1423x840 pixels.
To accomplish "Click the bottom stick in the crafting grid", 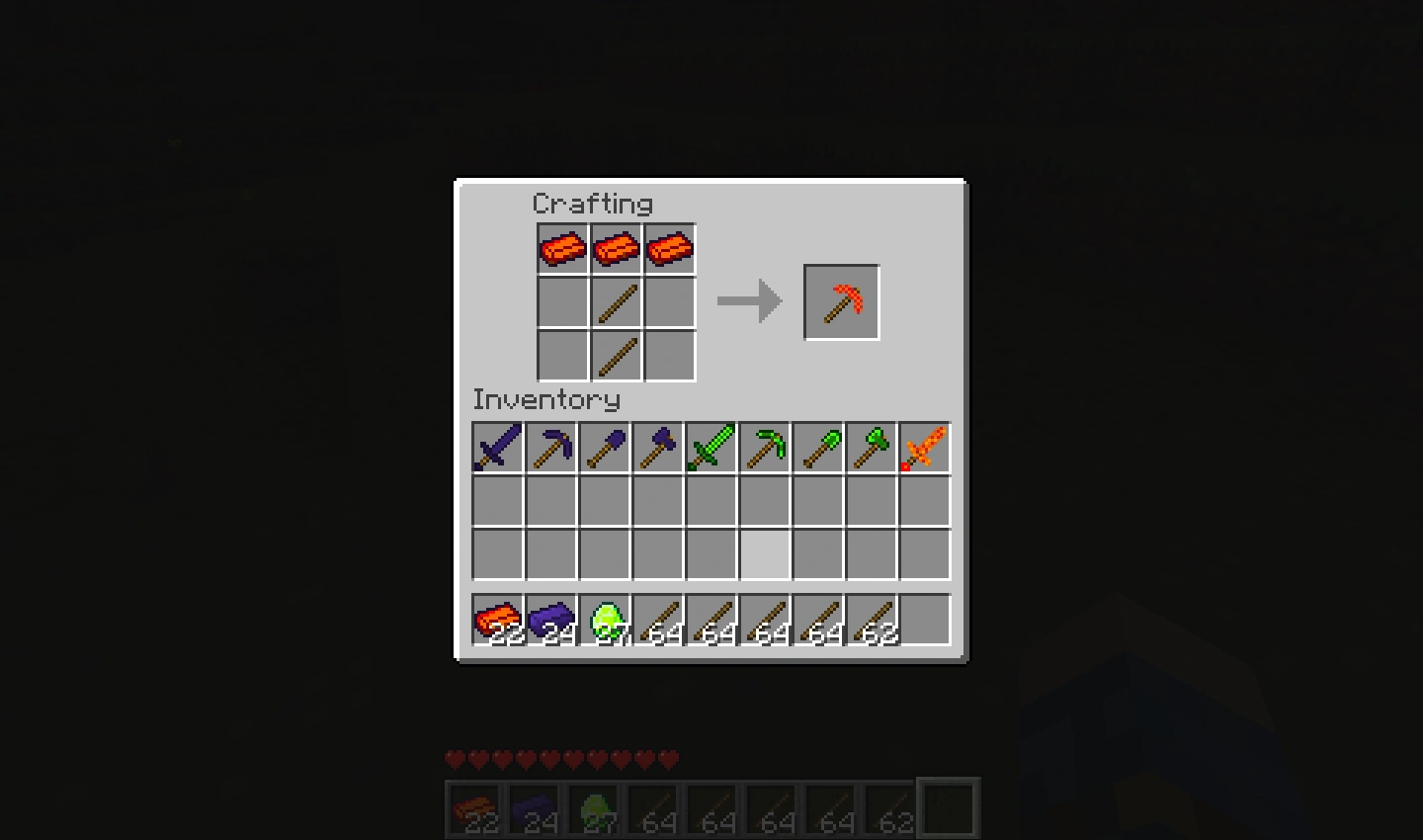I will [x=616, y=355].
